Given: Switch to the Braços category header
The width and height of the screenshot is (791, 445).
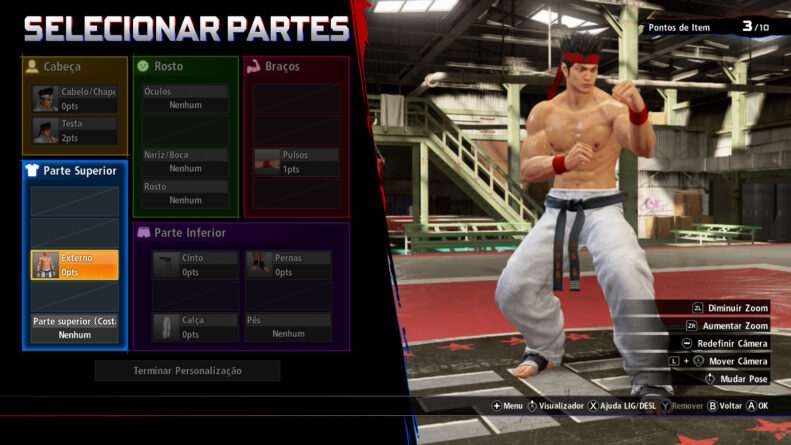Looking at the screenshot, I should coord(296,66).
